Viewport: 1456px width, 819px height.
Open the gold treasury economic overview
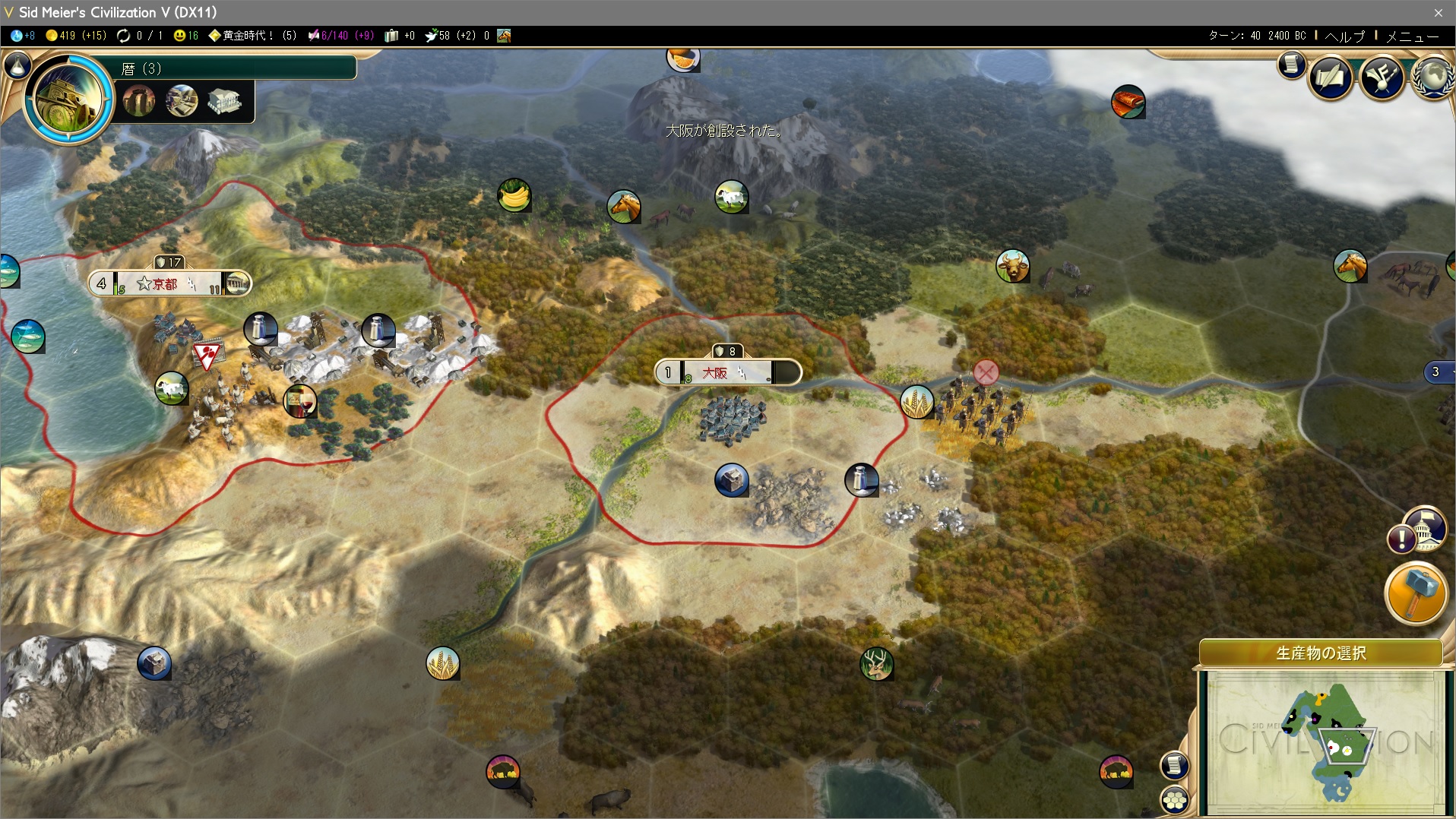pyautogui.click(x=74, y=36)
